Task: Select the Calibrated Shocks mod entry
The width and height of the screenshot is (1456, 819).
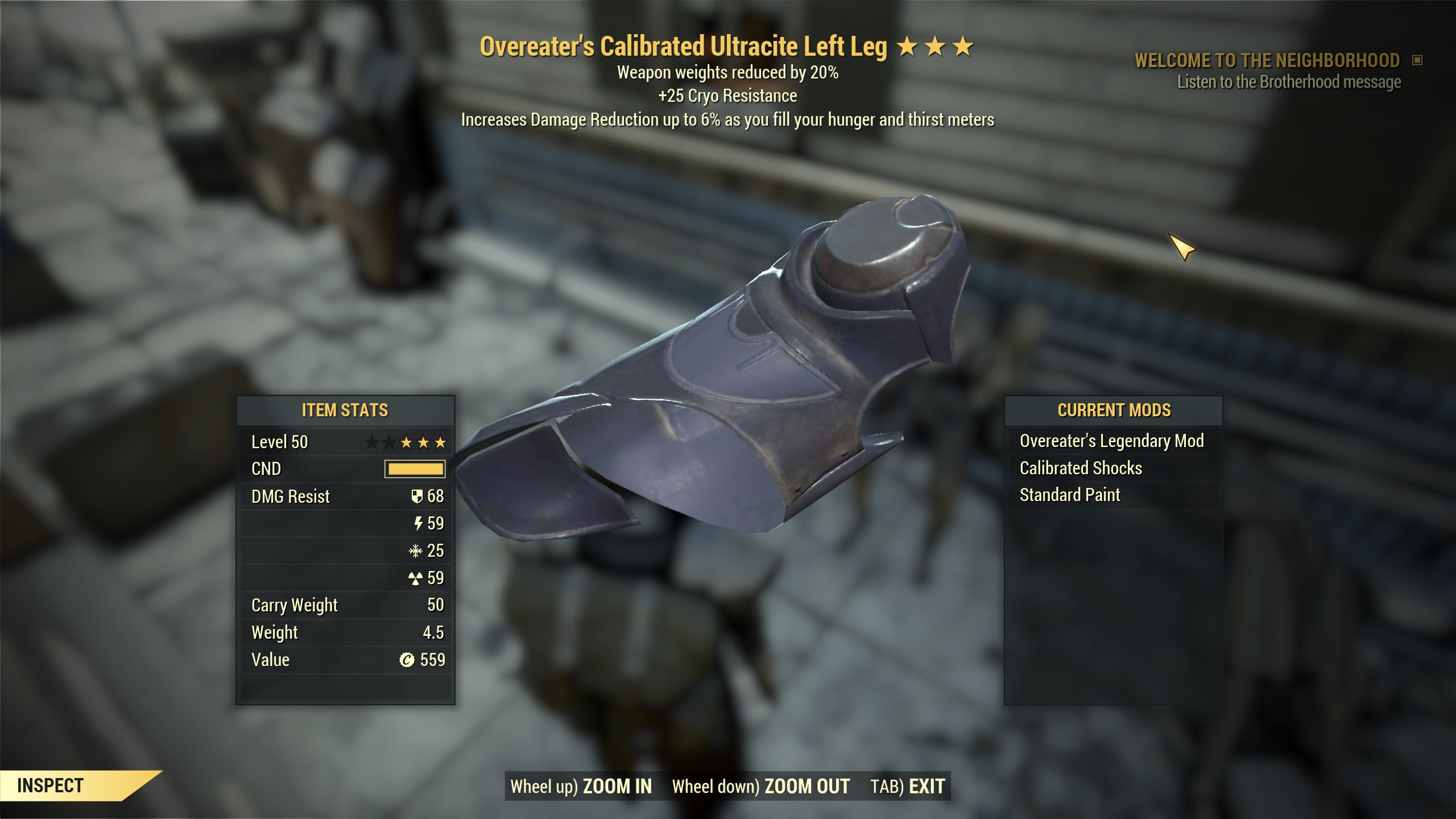Action: [x=1081, y=468]
